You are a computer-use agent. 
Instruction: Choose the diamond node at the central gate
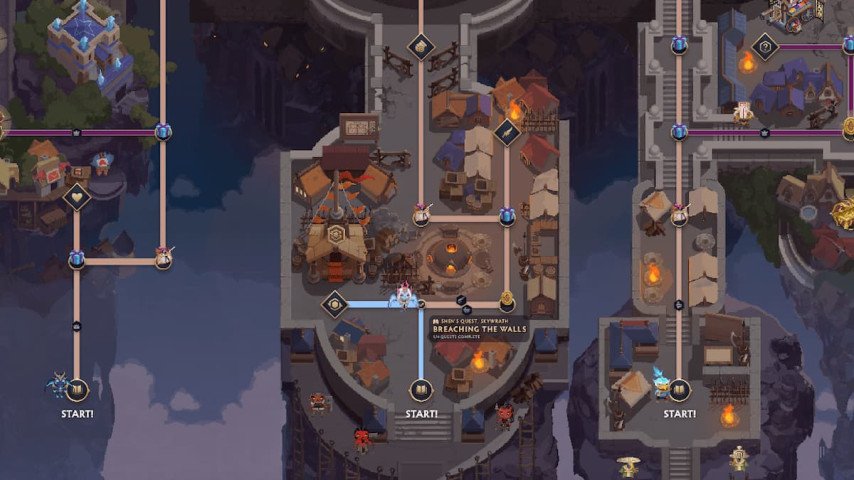click(x=421, y=46)
